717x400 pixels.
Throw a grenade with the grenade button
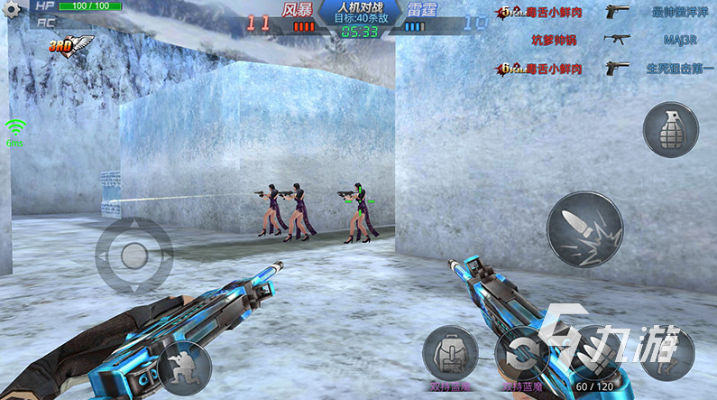(x=670, y=130)
